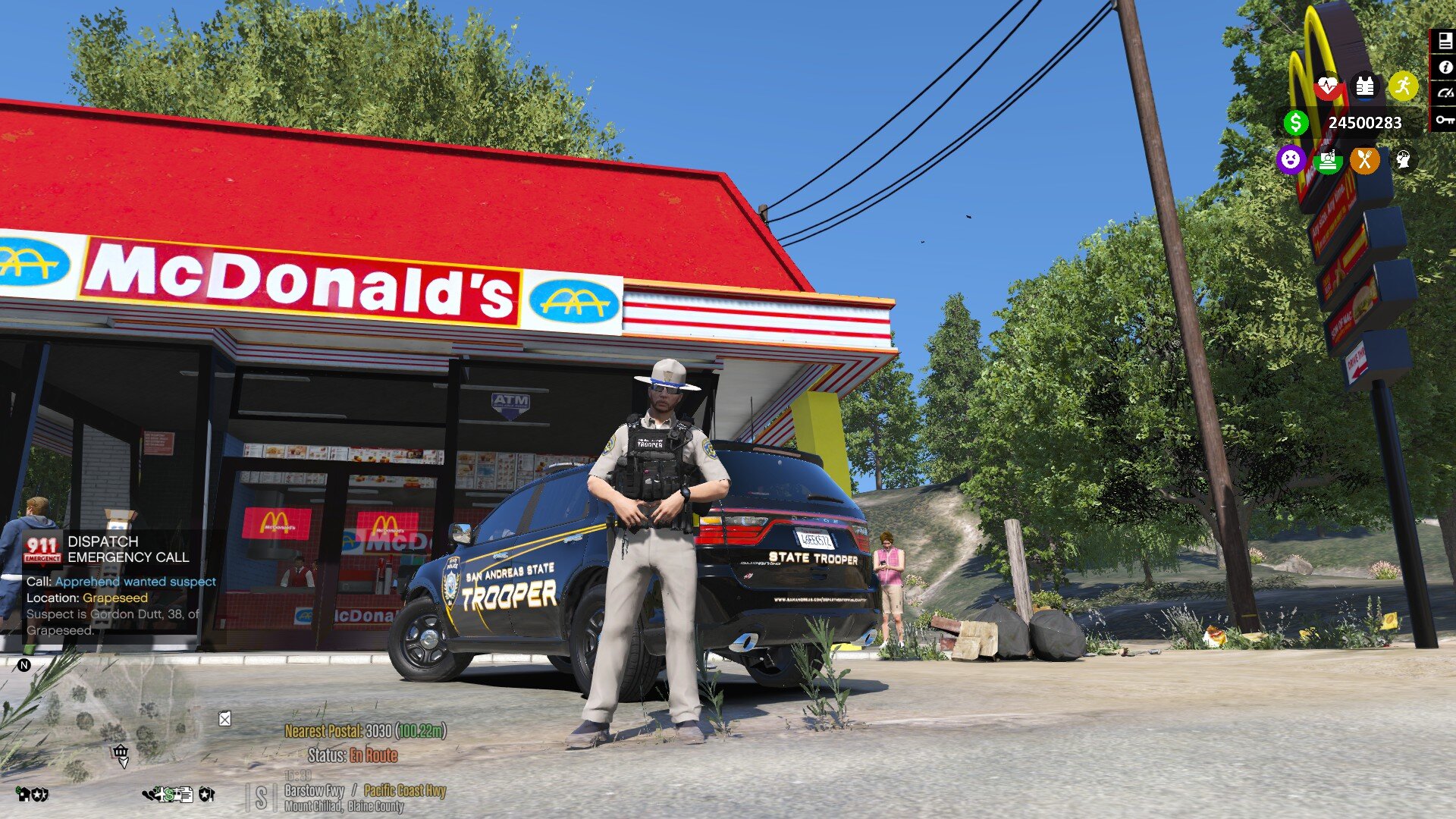Click the info icon in side panel

(1444, 67)
